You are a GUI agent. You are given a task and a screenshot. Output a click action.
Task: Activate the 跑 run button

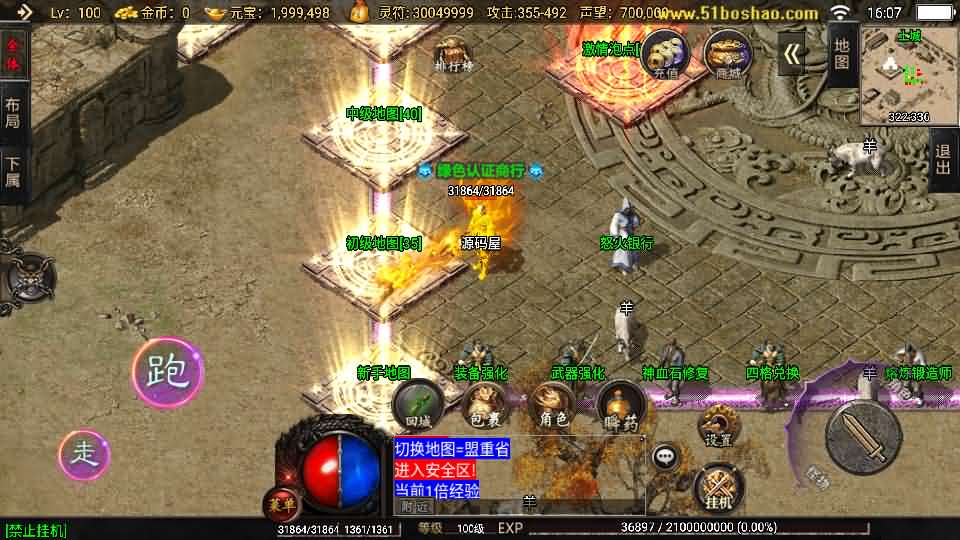pos(167,372)
